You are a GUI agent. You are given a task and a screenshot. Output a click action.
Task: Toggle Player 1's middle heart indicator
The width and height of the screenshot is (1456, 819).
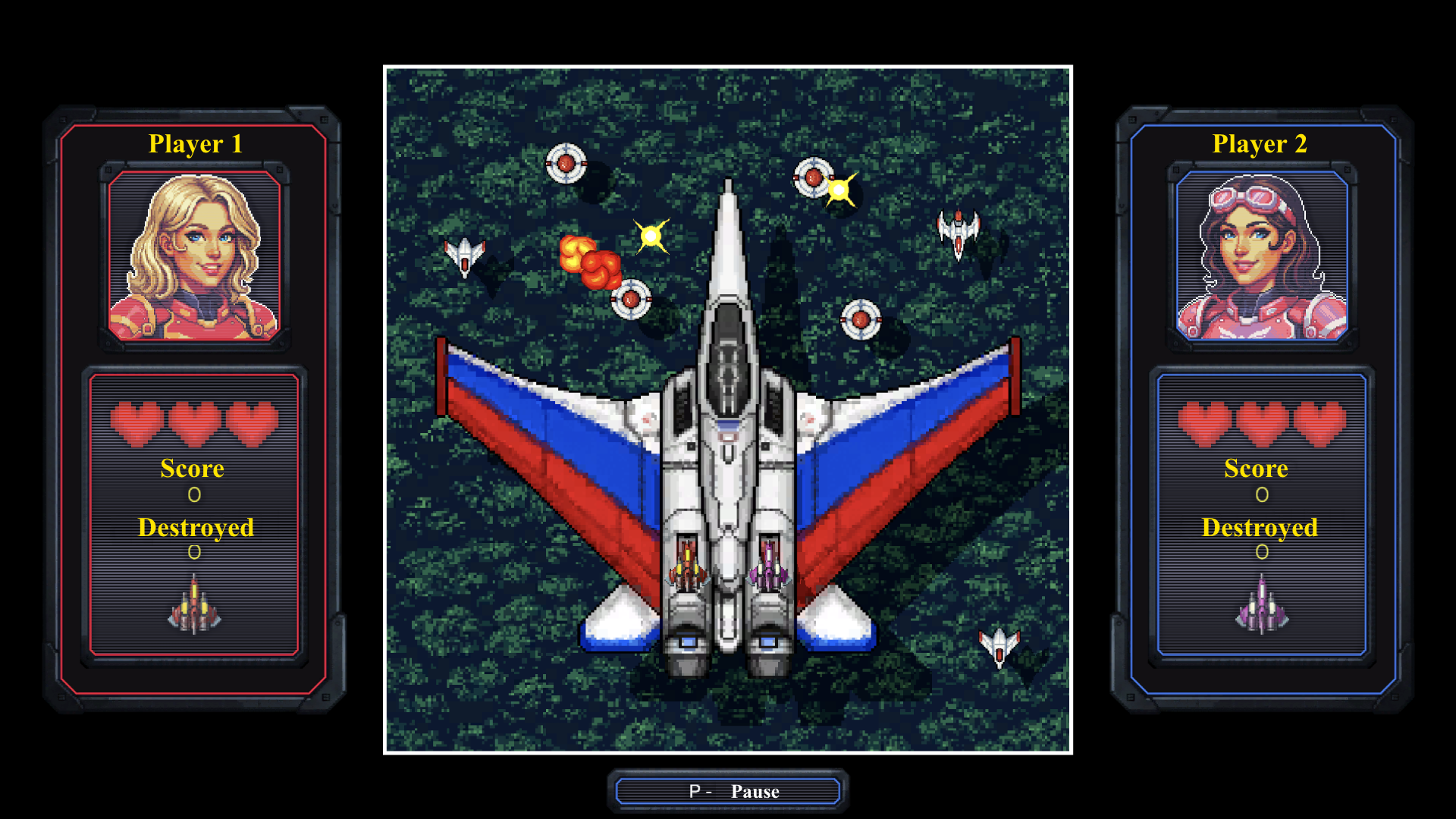[193, 425]
